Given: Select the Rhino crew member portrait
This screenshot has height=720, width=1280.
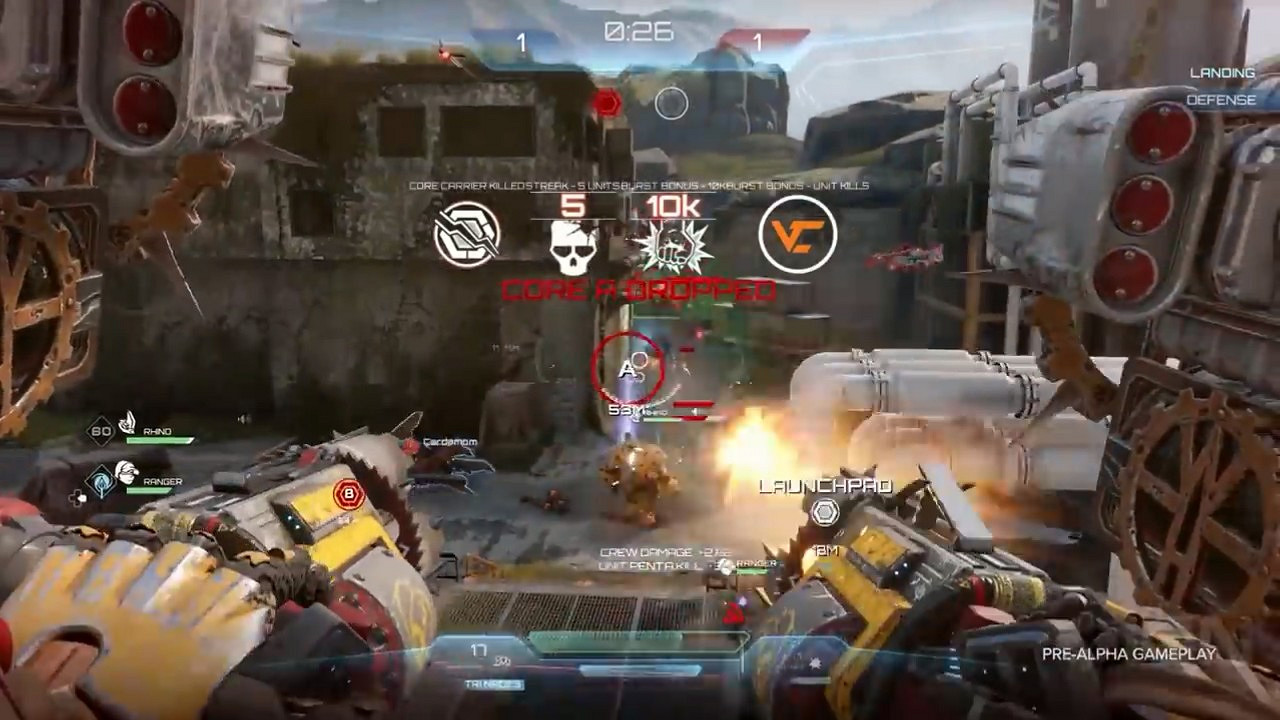Looking at the screenshot, I should click(128, 425).
